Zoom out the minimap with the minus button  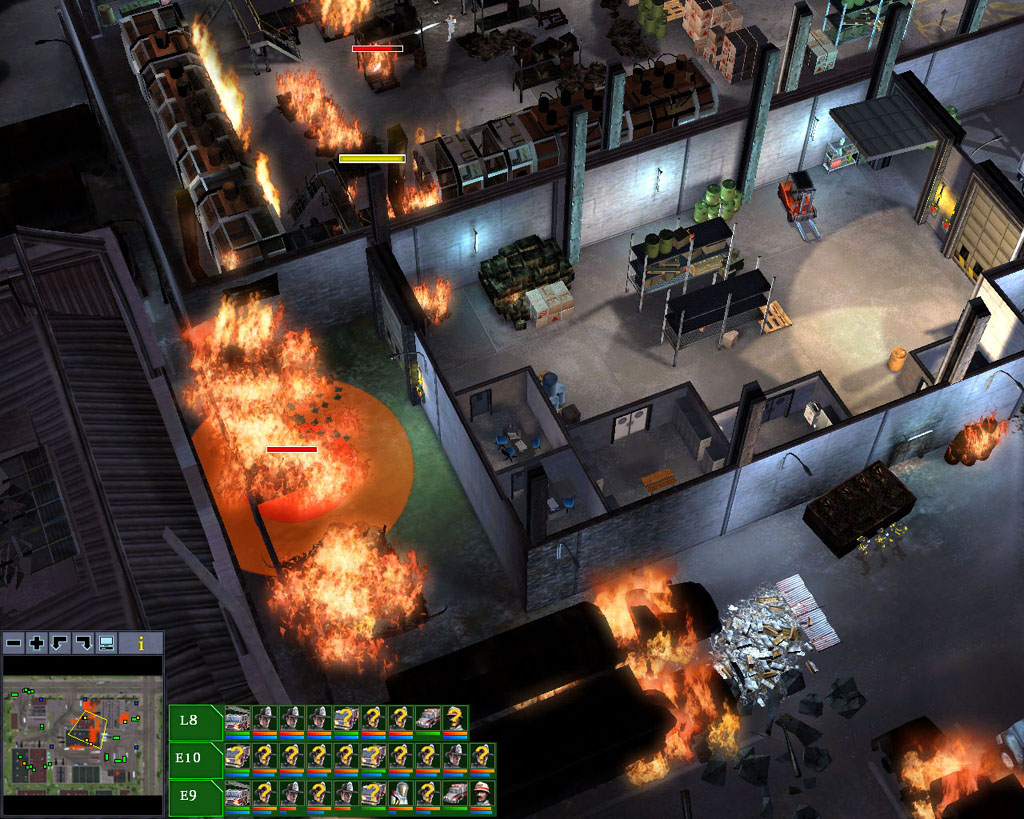click(x=14, y=643)
